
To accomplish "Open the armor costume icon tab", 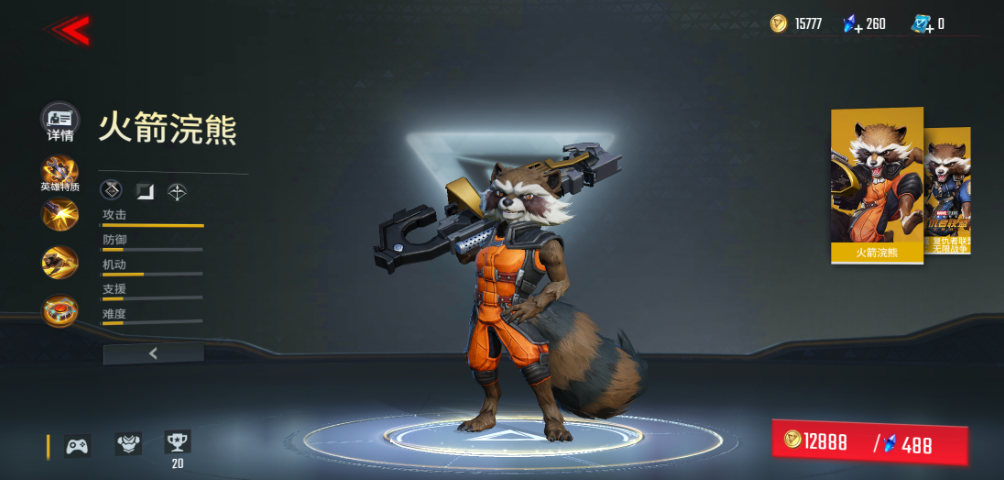I will coord(128,444).
